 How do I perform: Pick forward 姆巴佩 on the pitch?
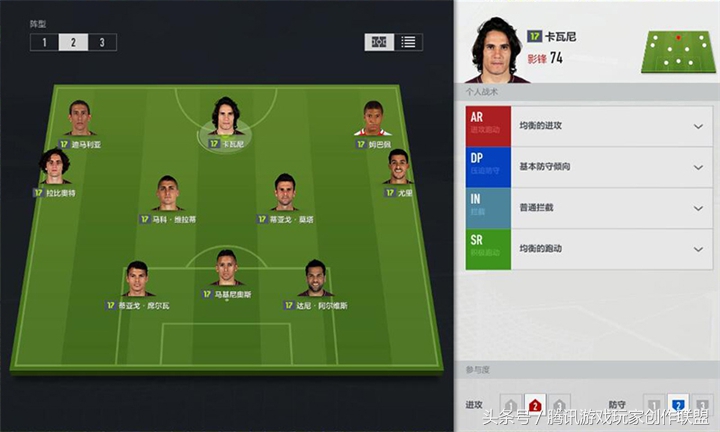point(375,120)
